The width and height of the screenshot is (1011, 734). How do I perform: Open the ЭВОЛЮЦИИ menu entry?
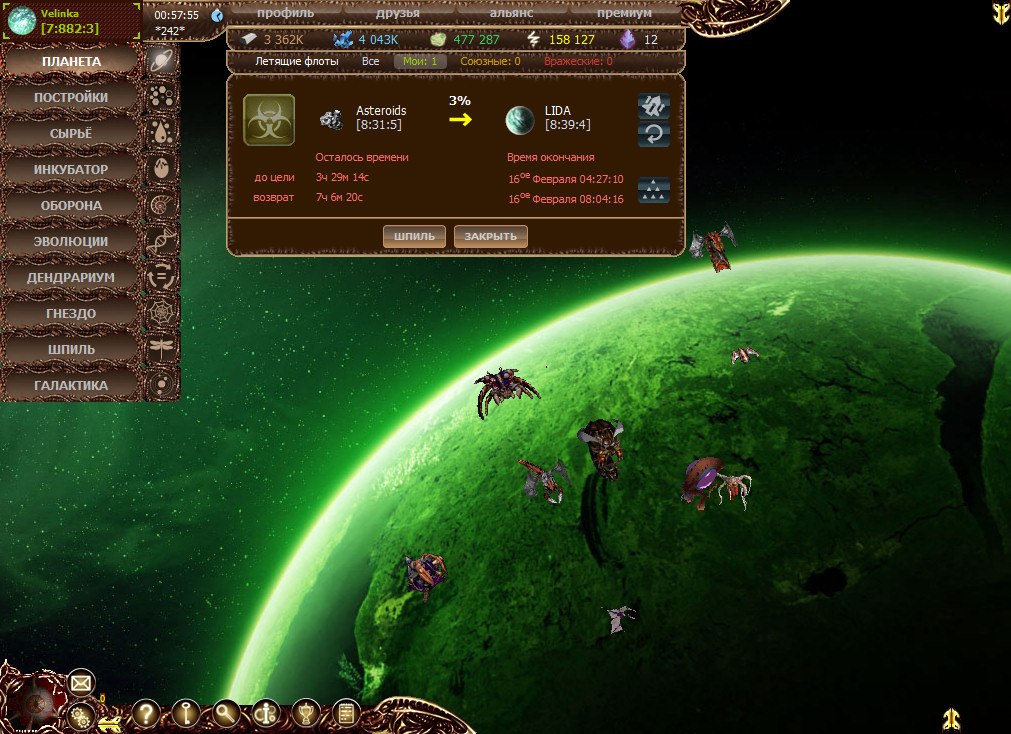pos(70,242)
